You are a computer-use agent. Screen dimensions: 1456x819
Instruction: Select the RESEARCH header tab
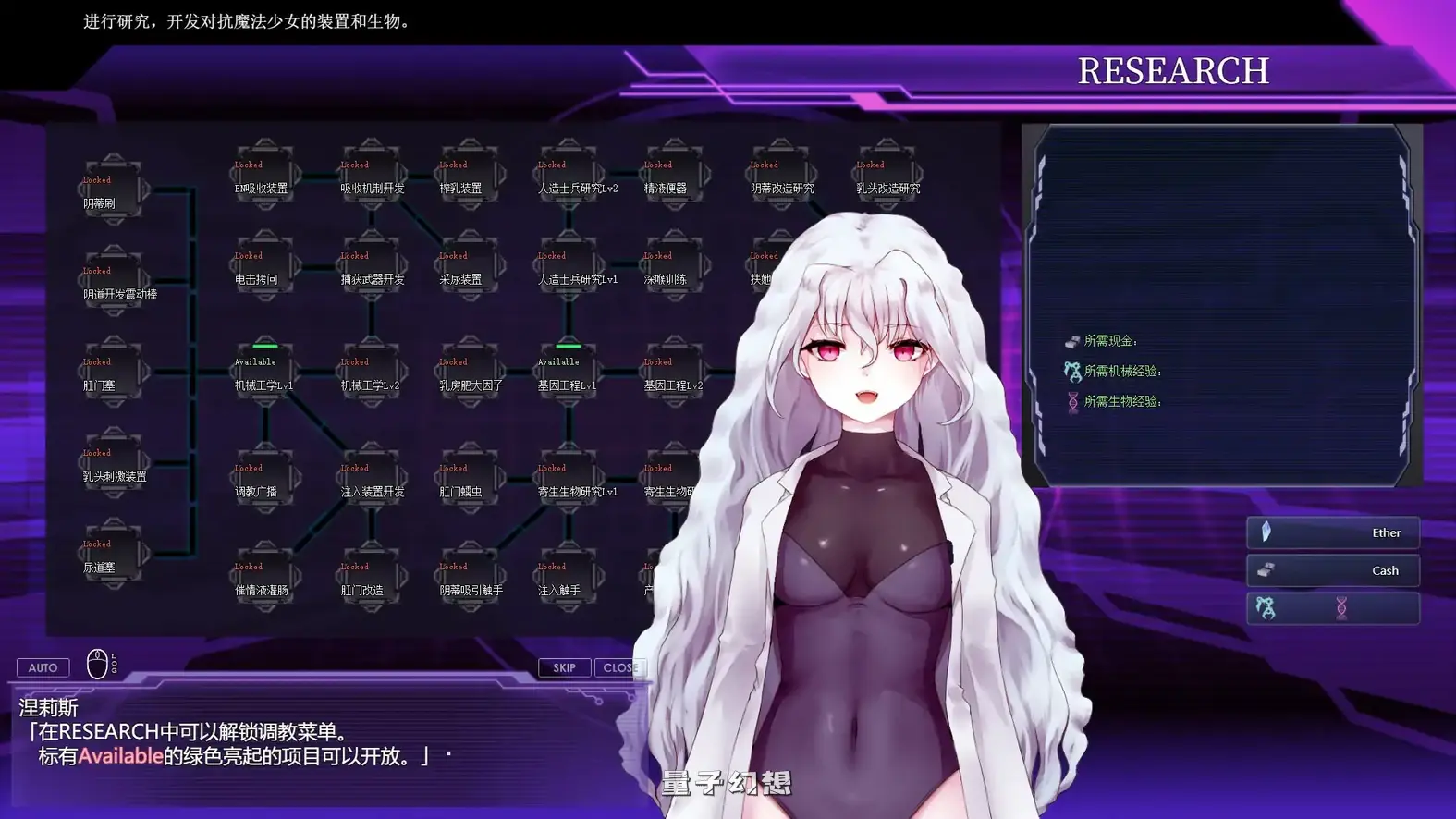(1174, 69)
